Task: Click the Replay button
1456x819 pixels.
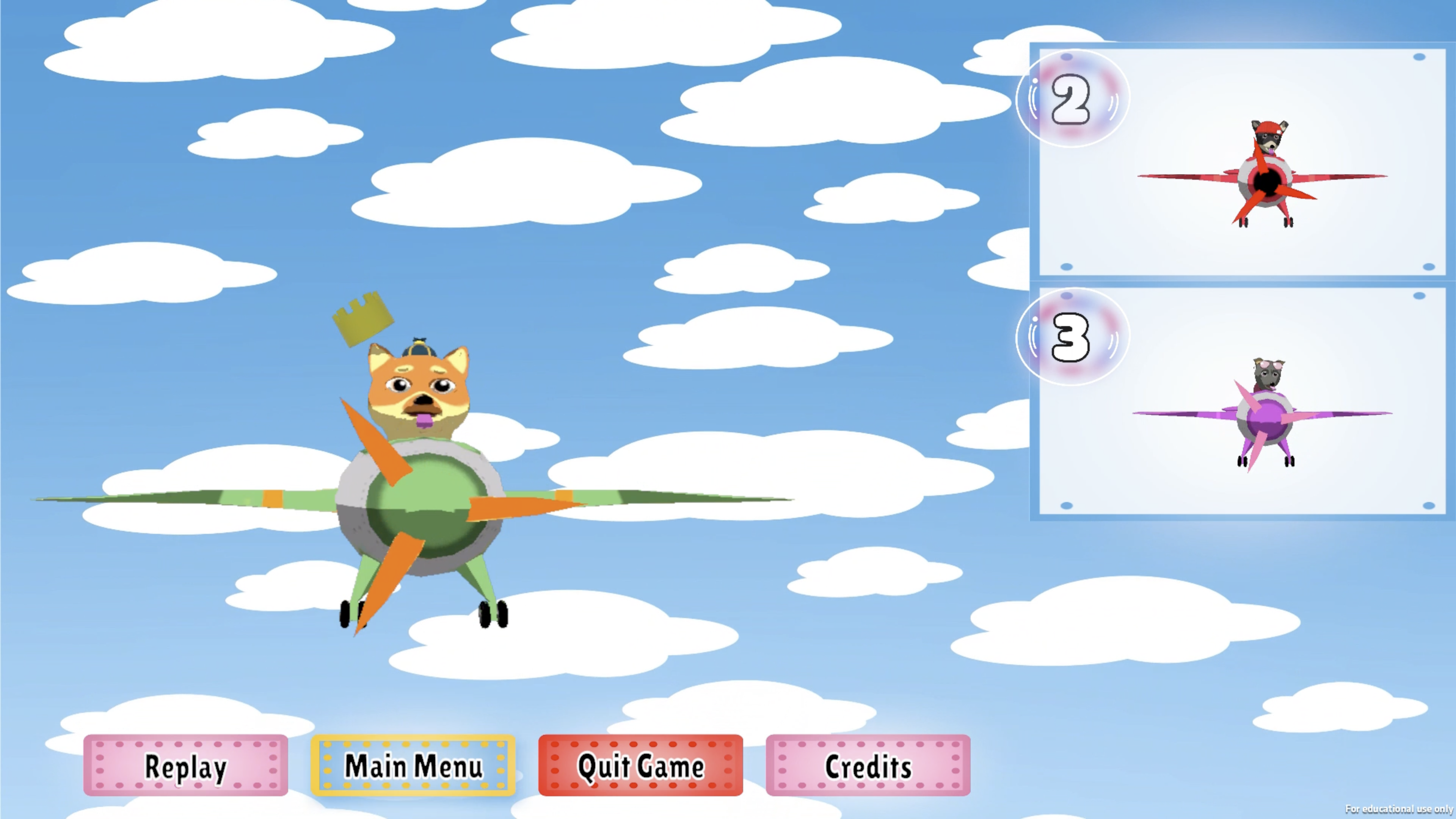Action: tap(185, 766)
